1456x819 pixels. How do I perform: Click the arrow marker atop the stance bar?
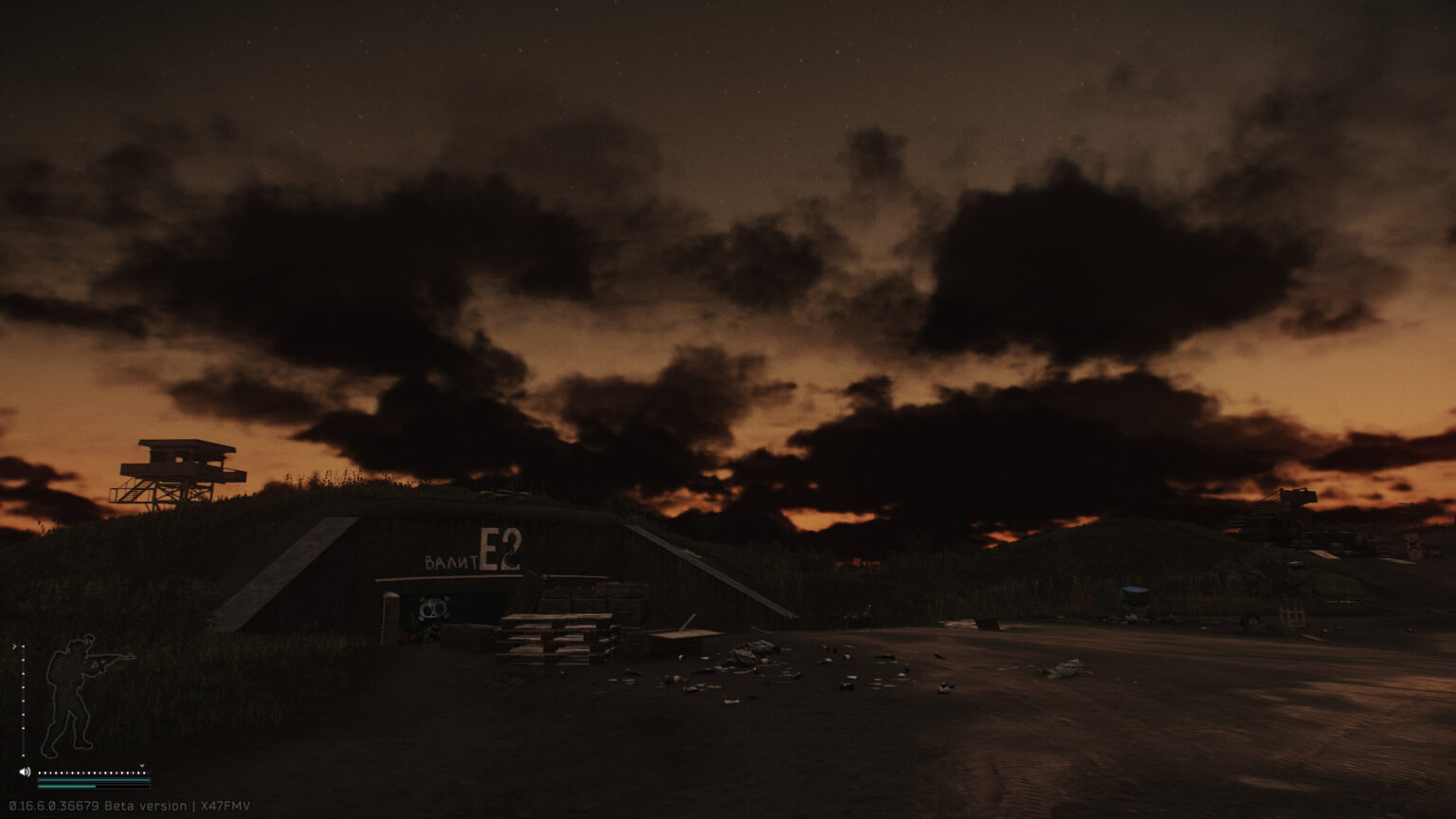[13, 646]
